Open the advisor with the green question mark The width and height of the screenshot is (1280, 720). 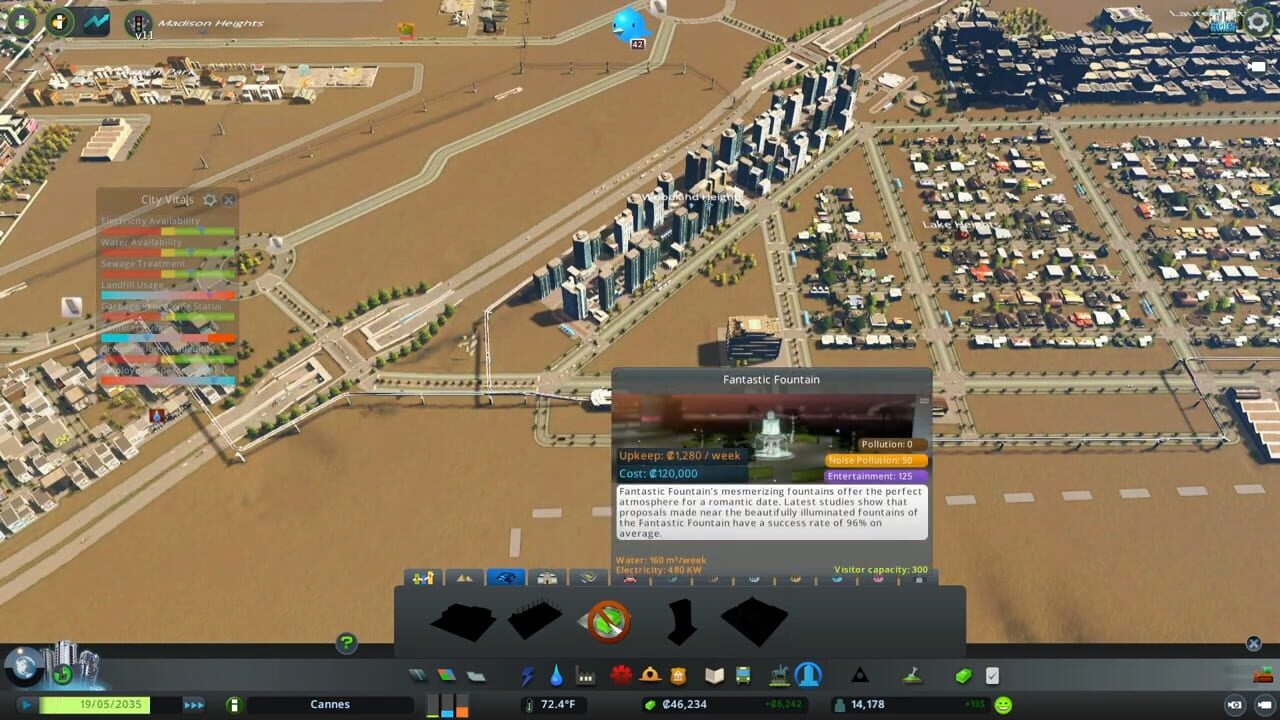click(345, 642)
